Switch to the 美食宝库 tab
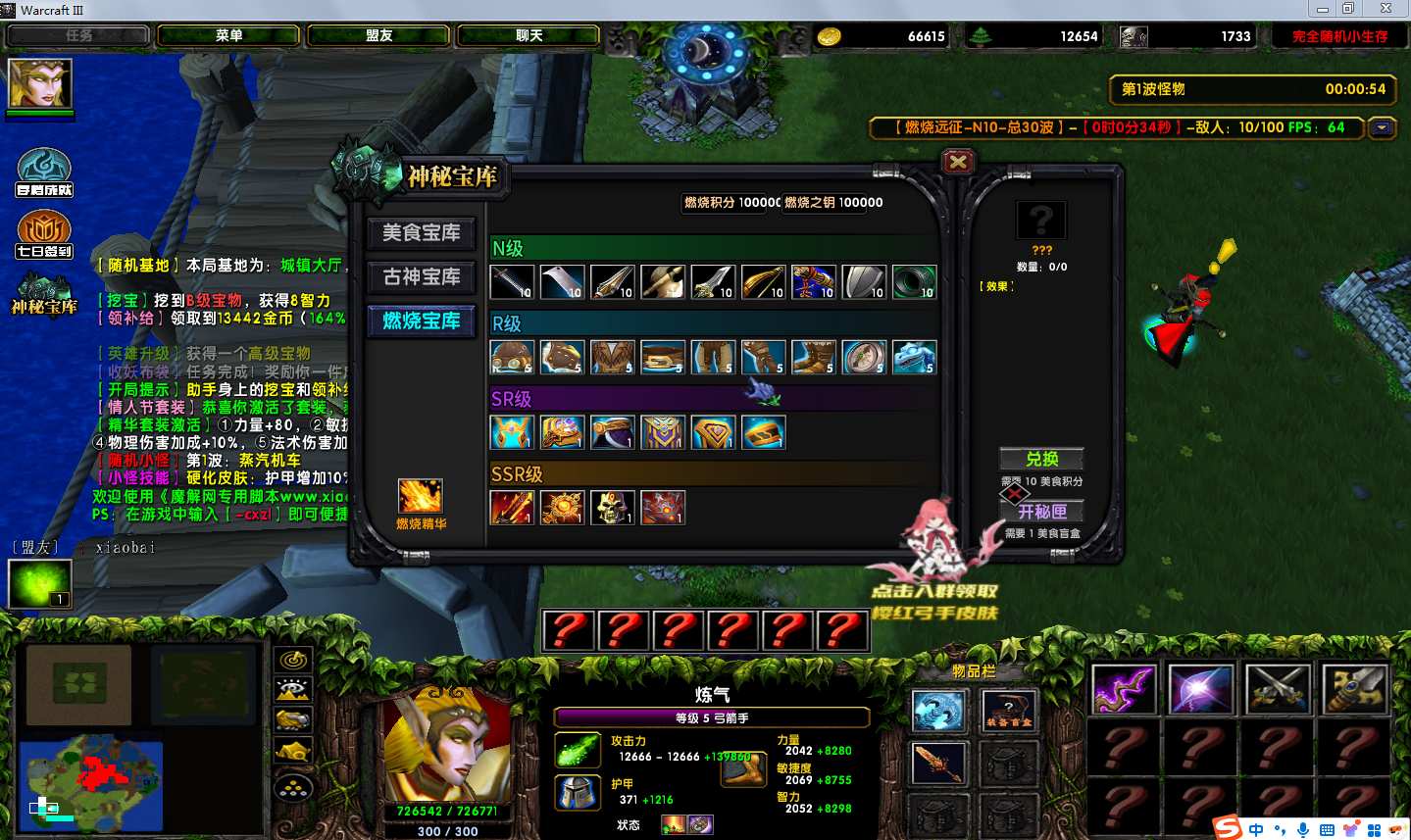 point(421,233)
